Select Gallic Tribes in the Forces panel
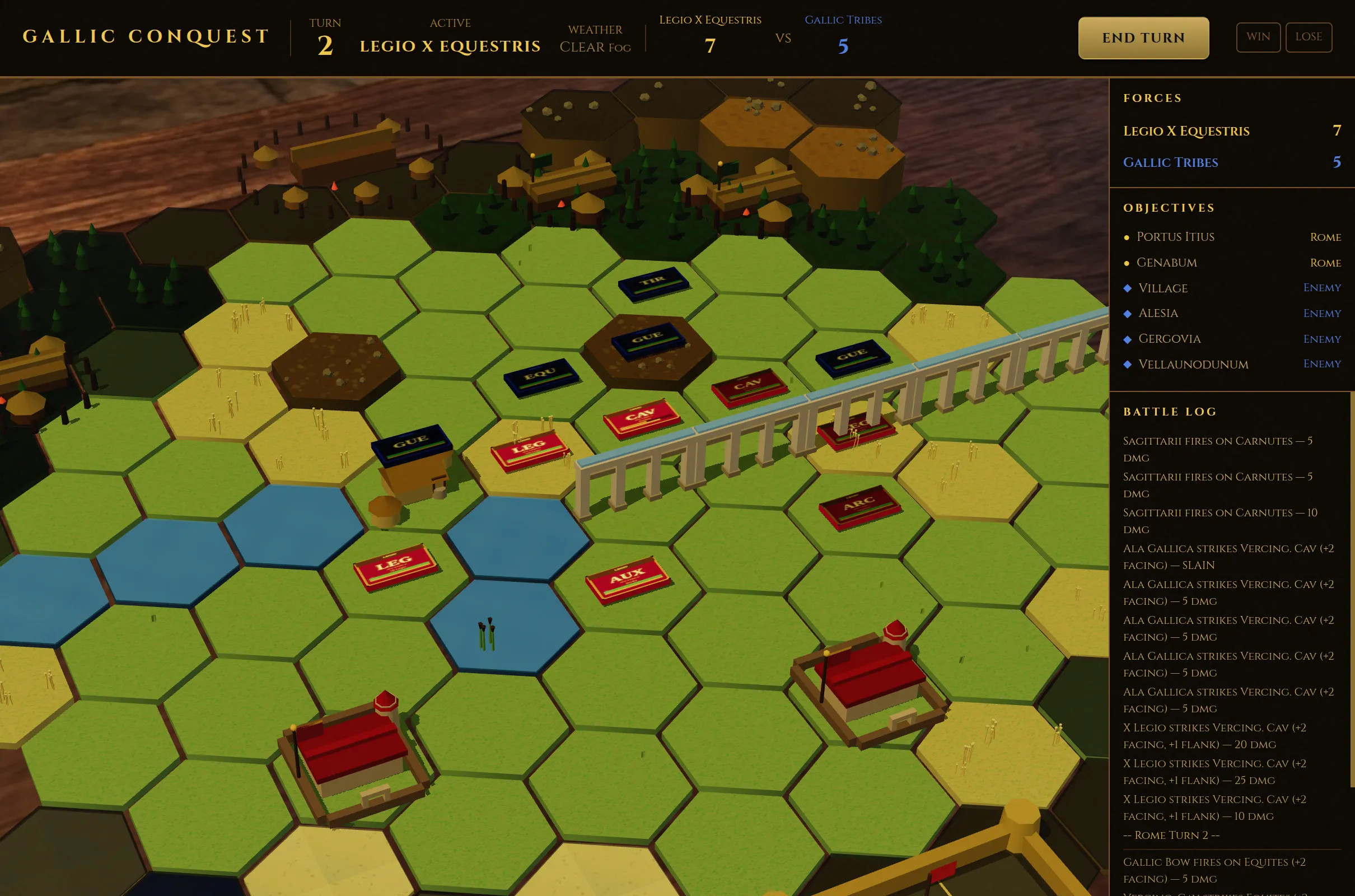This screenshot has height=896, width=1355. point(1171,162)
